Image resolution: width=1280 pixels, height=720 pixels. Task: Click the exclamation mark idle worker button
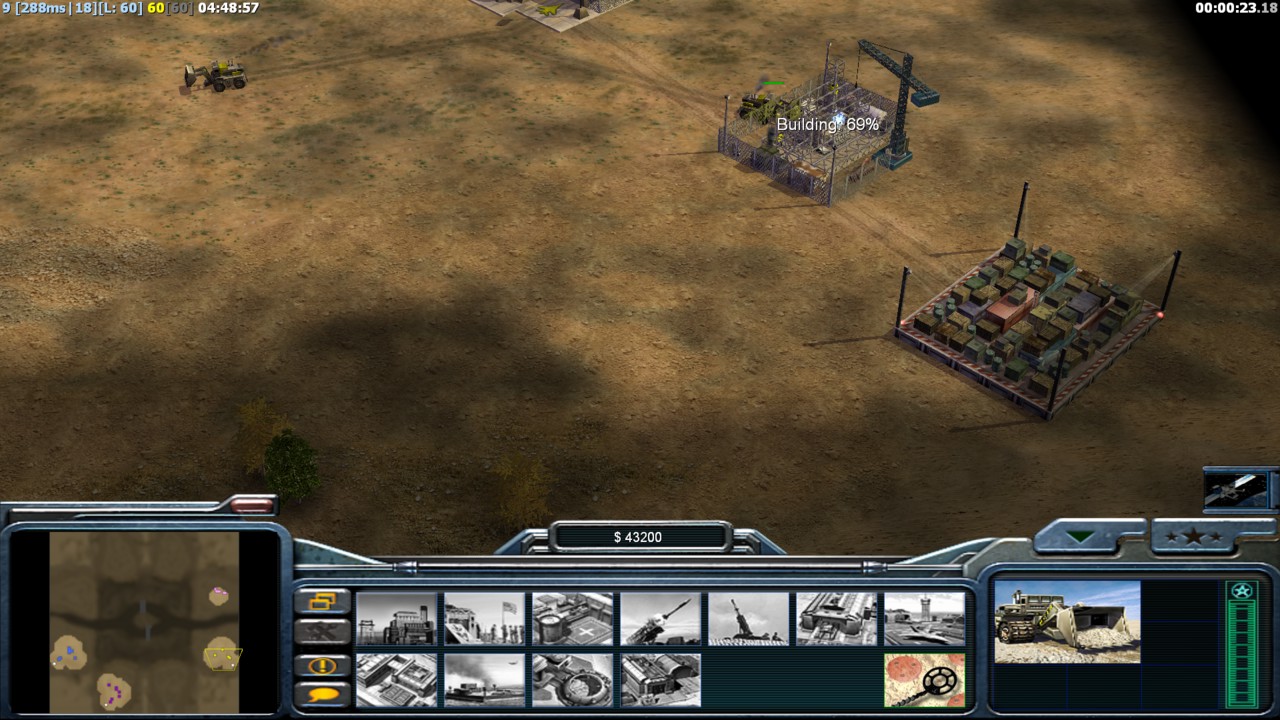click(x=323, y=665)
